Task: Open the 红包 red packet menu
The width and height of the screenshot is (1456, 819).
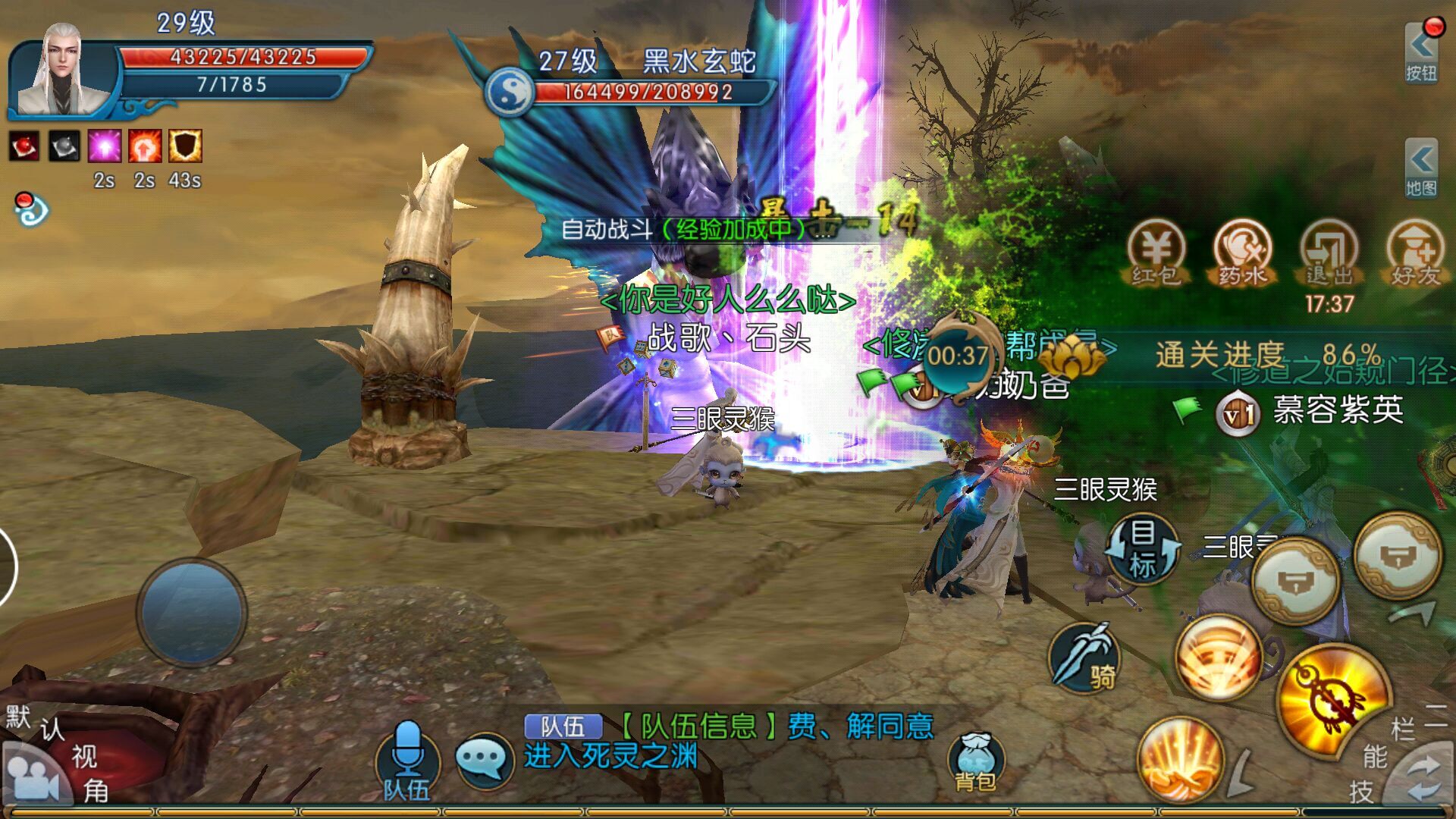Action: pyautogui.click(x=1156, y=254)
